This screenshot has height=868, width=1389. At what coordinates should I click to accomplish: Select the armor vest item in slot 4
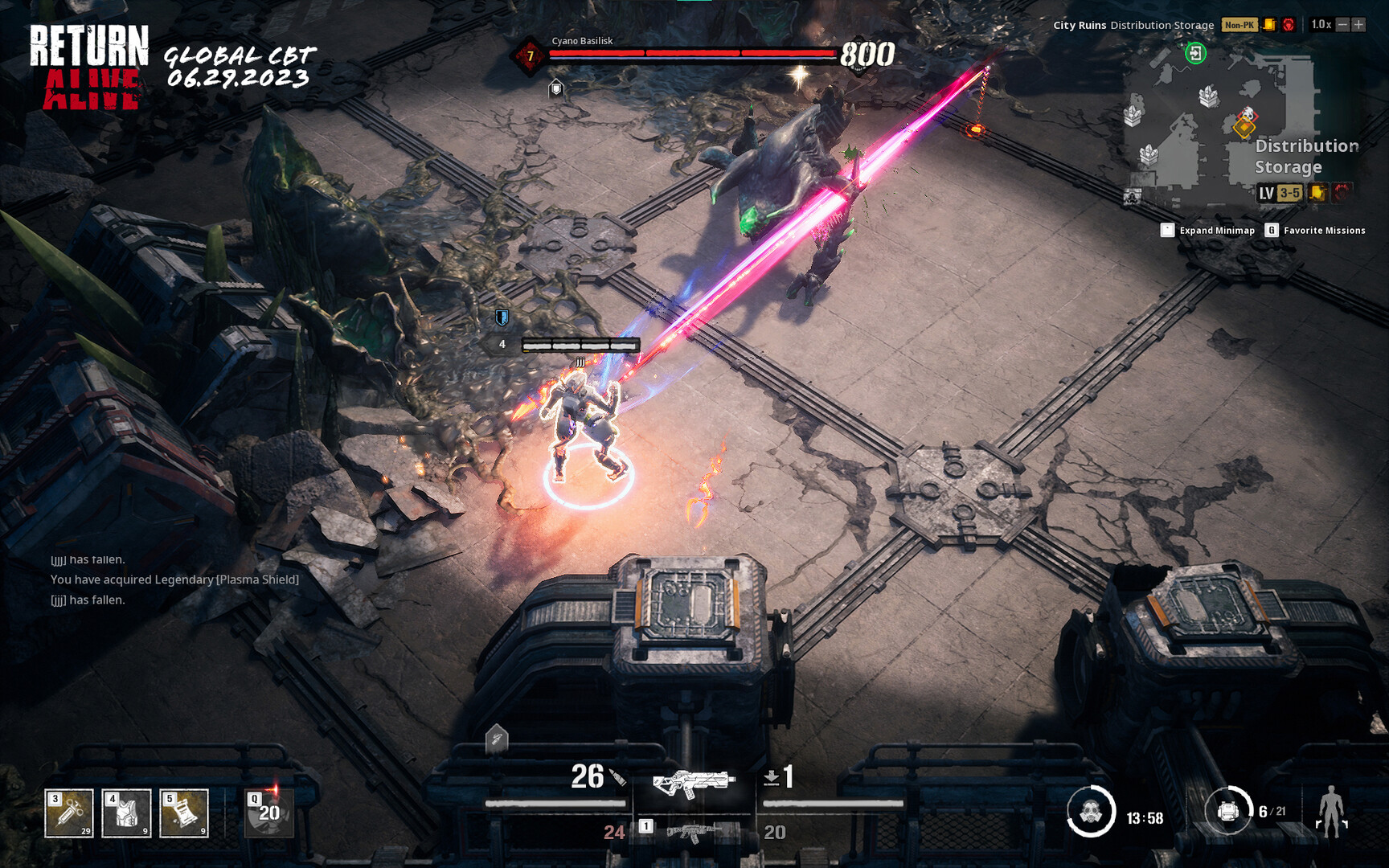pos(126,812)
